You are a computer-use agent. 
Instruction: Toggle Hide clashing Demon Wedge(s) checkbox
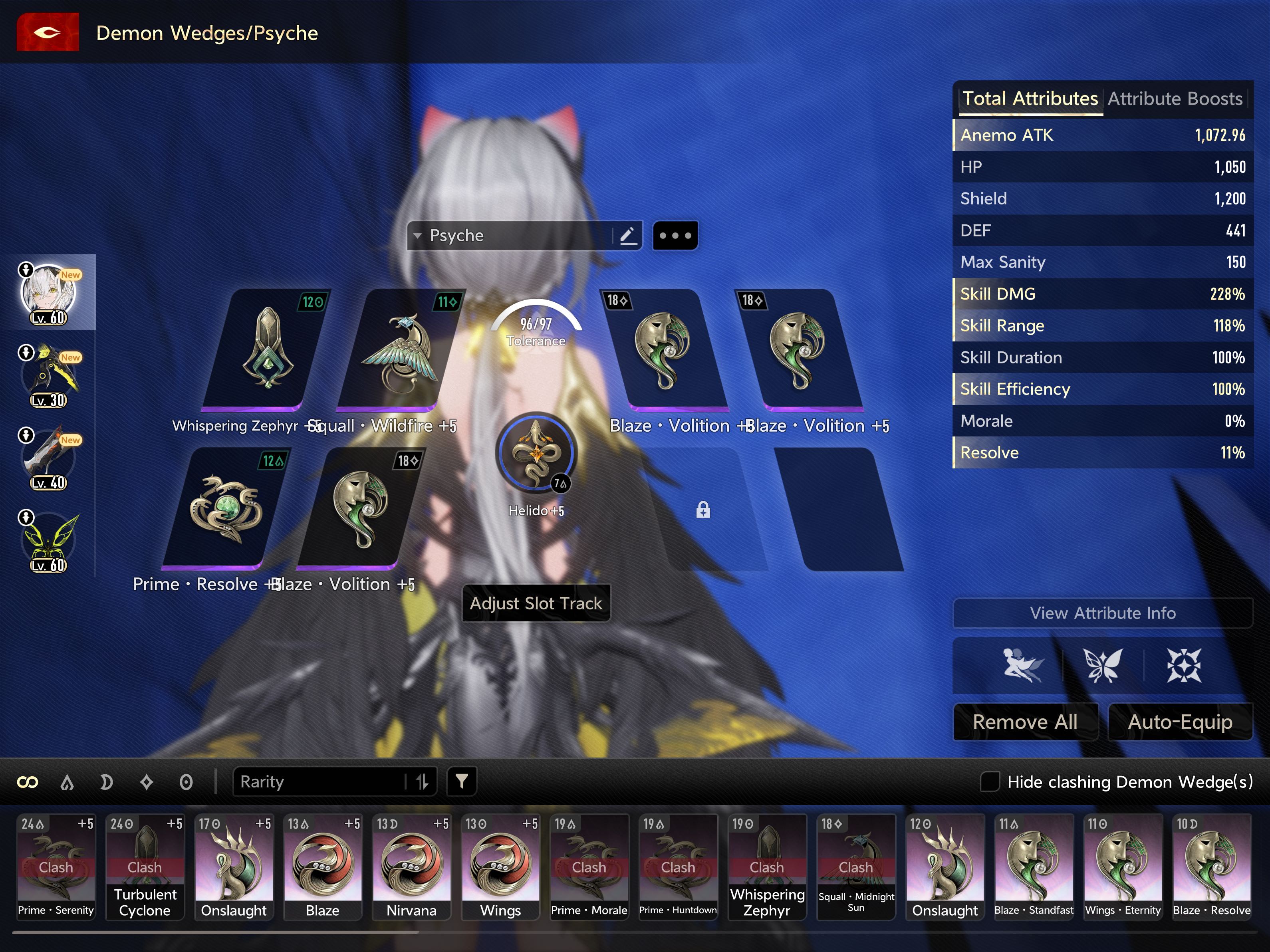[990, 781]
